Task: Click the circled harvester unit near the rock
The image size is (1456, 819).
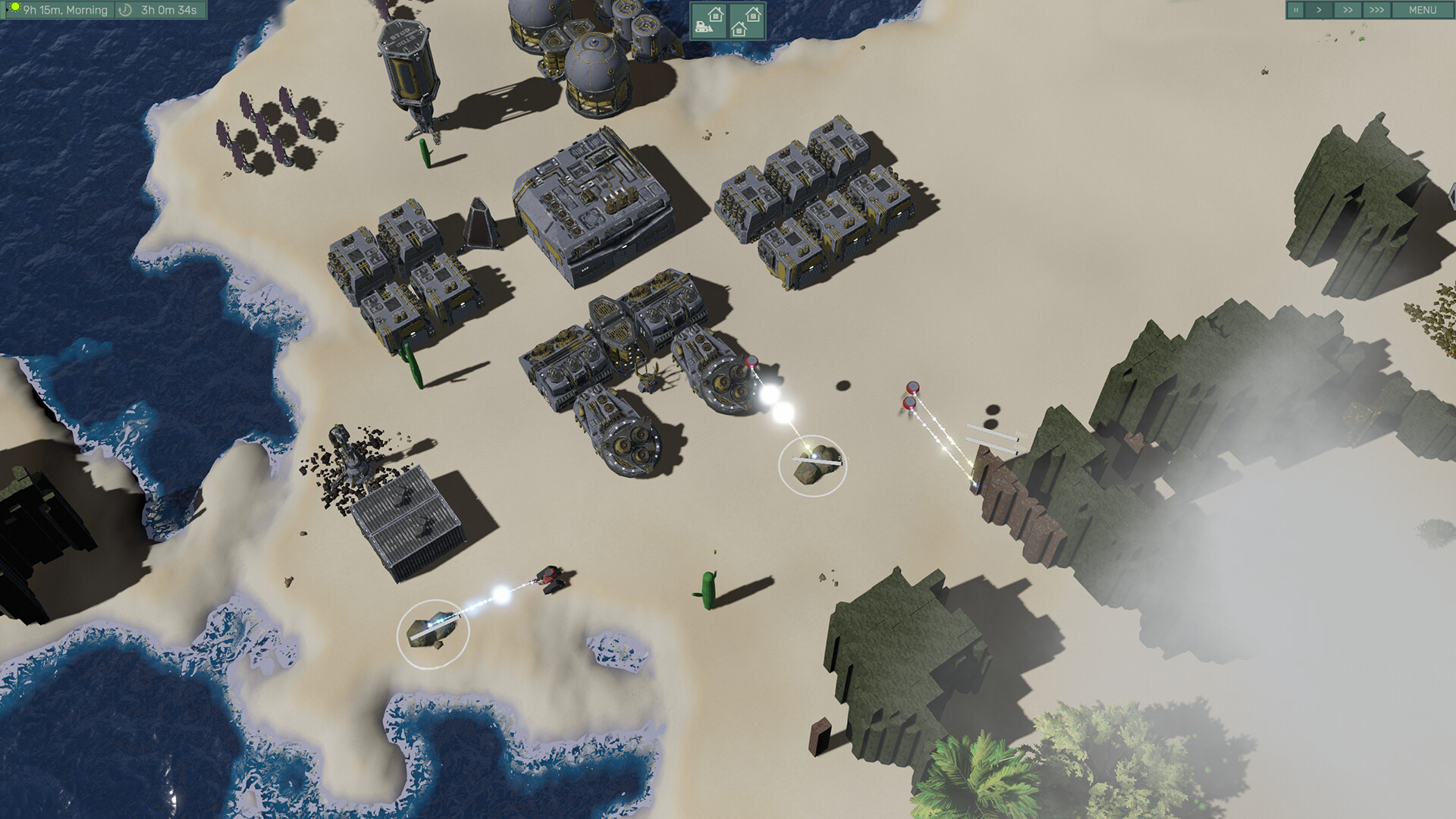Action: (812, 466)
